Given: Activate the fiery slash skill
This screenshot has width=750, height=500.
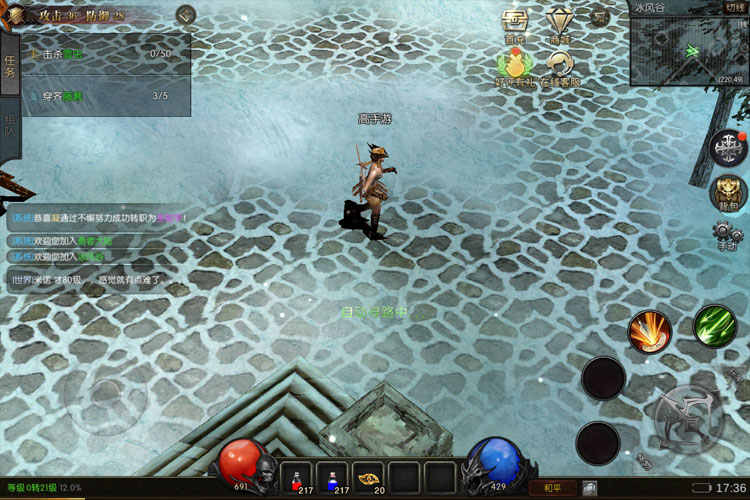Looking at the screenshot, I should pyautogui.click(x=649, y=331).
